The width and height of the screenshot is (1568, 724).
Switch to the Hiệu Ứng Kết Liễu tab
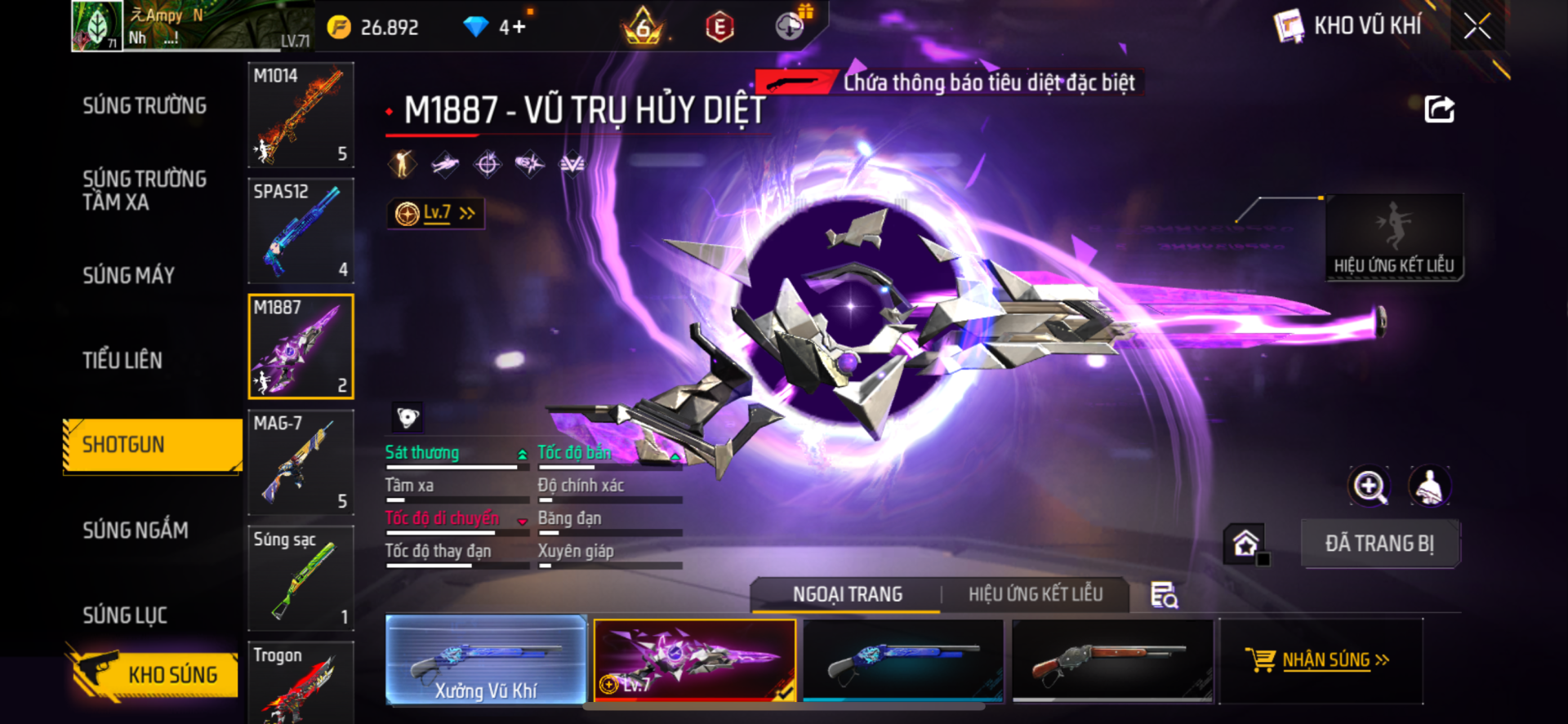tap(1036, 594)
